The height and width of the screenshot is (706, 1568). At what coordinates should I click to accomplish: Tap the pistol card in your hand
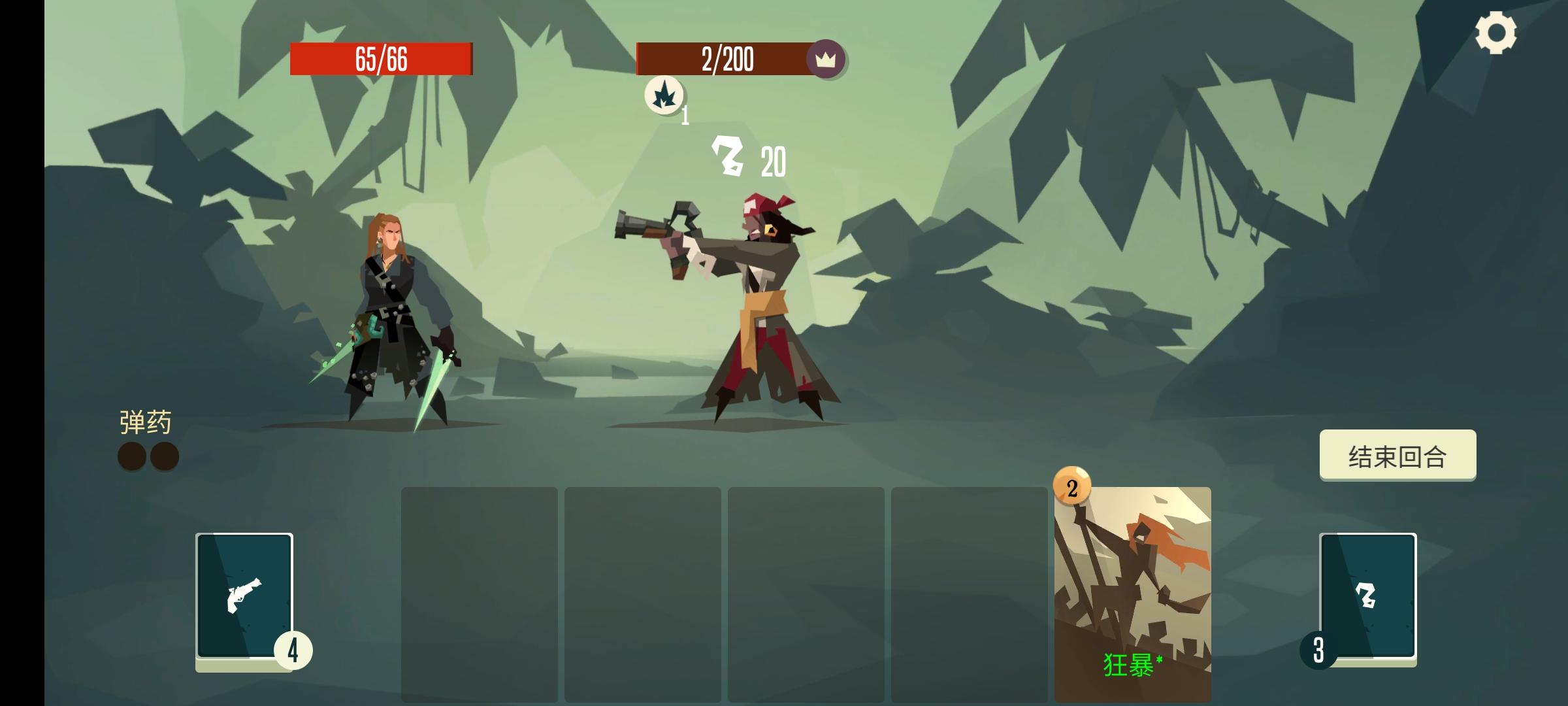tap(244, 595)
